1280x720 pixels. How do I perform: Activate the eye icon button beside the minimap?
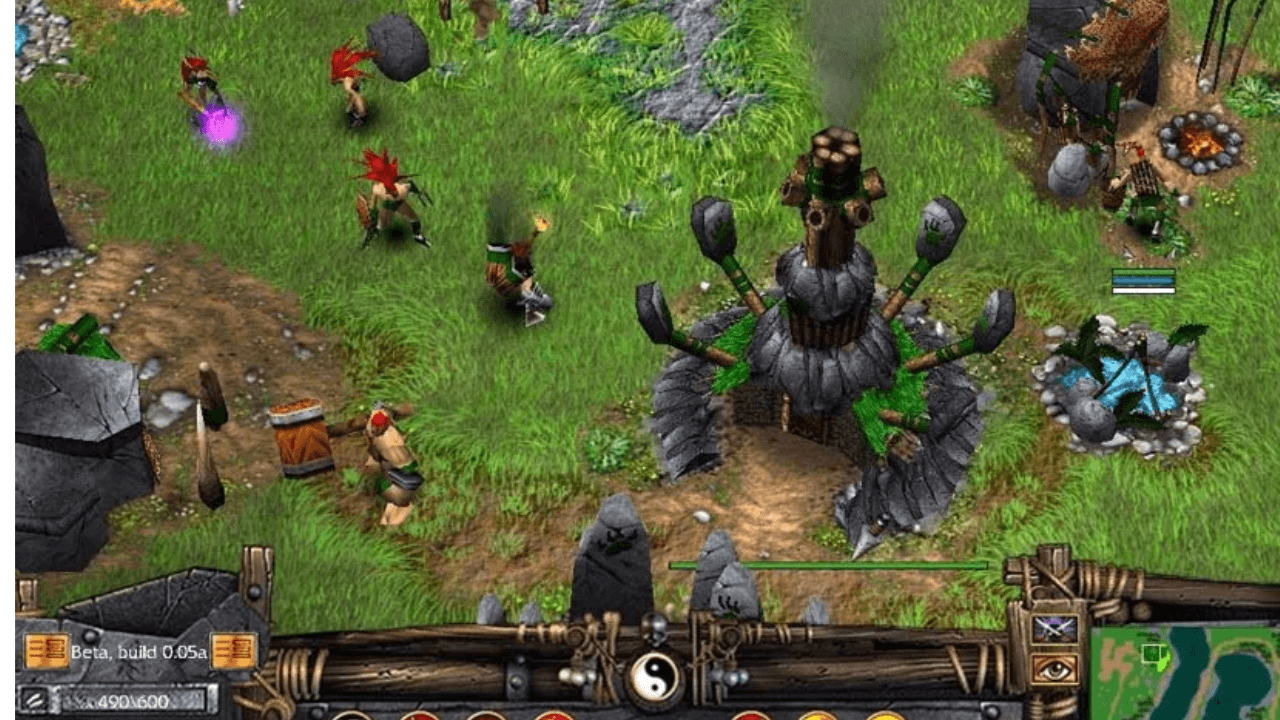1054,669
